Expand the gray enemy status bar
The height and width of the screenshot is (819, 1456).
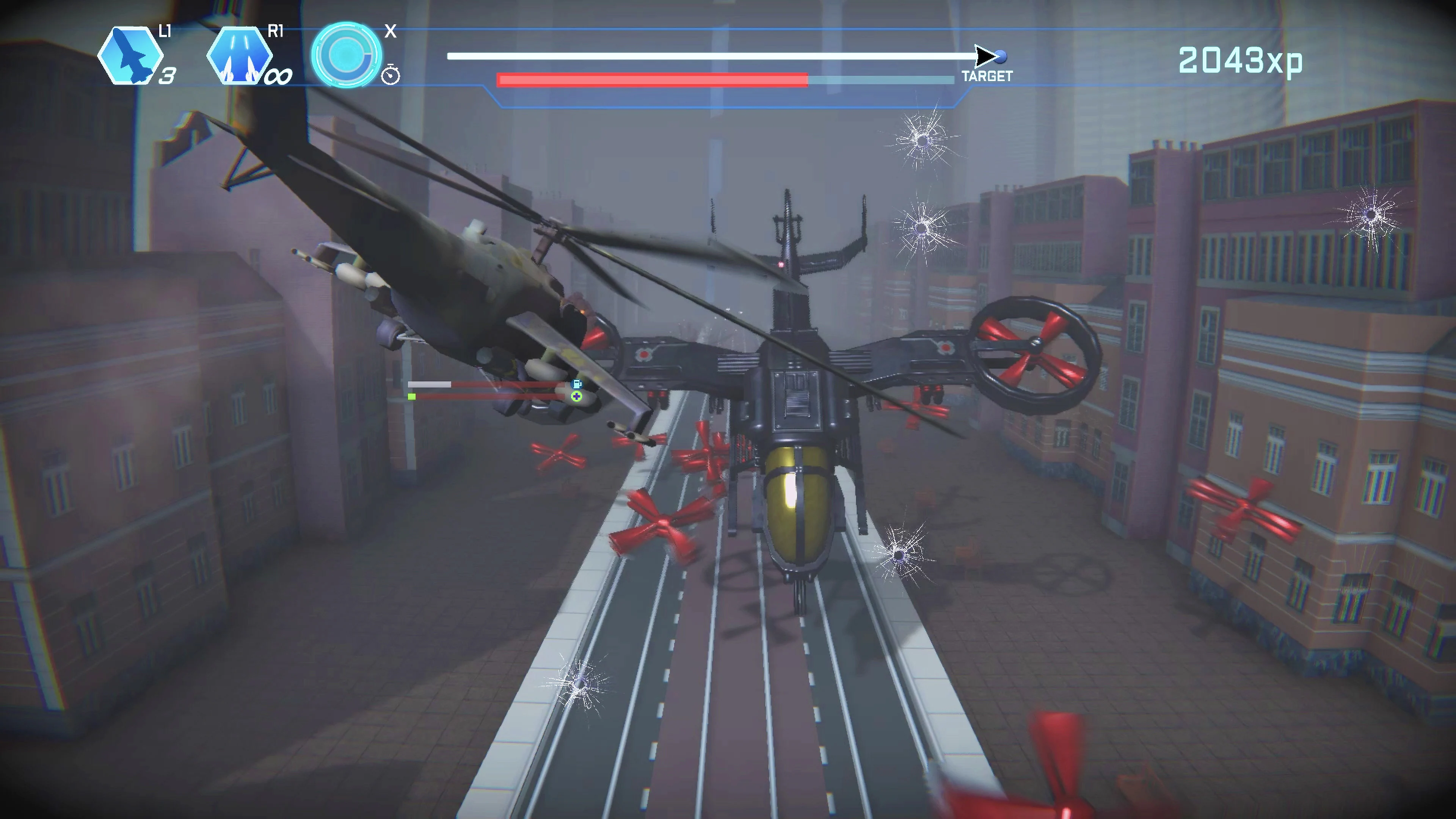click(430, 384)
